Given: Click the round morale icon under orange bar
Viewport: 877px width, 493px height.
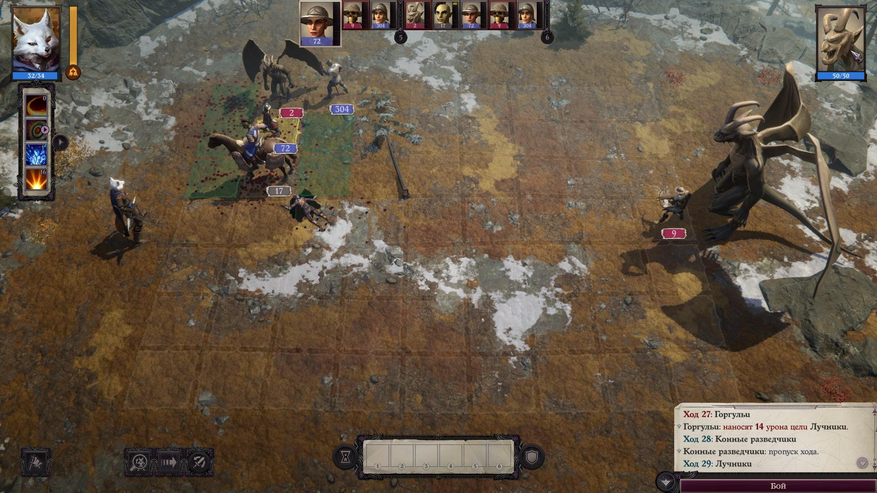Looking at the screenshot, I should (x=73, y=72).
